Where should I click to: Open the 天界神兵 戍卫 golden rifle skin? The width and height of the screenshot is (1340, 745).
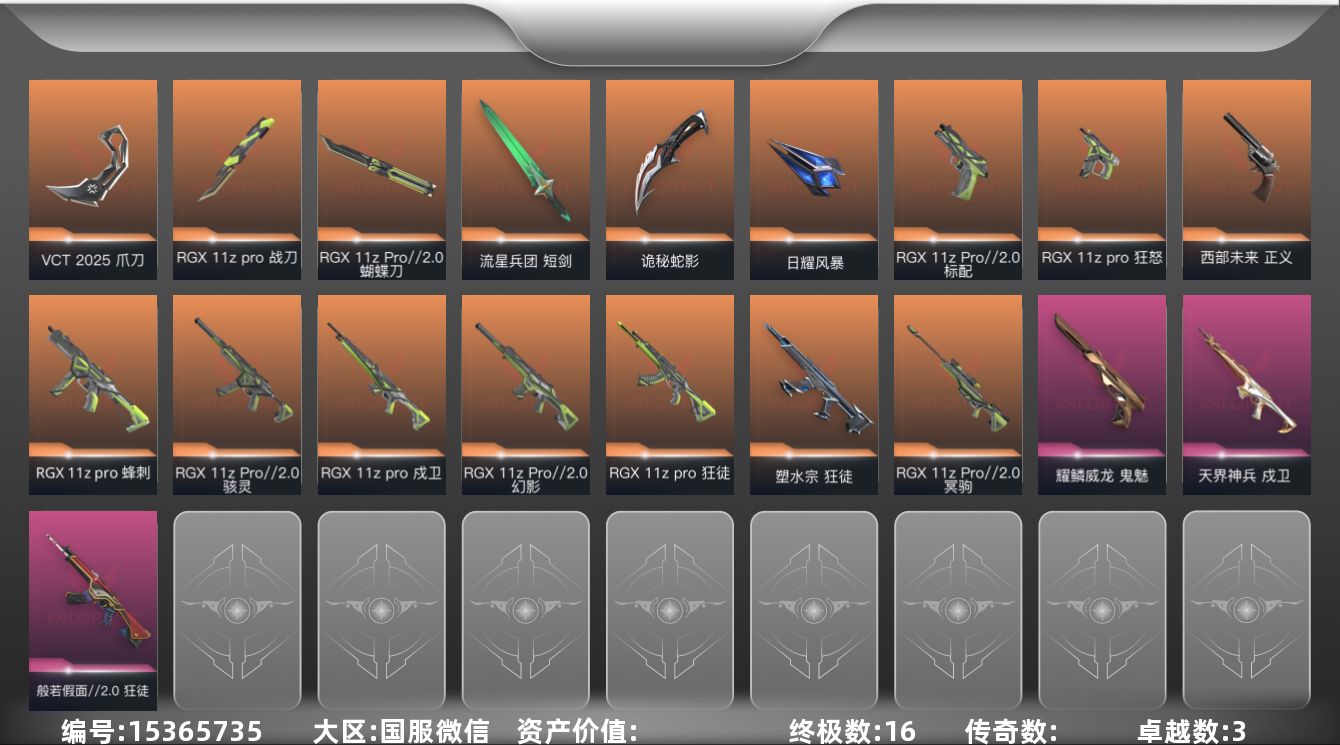(x=1245, y=393)
